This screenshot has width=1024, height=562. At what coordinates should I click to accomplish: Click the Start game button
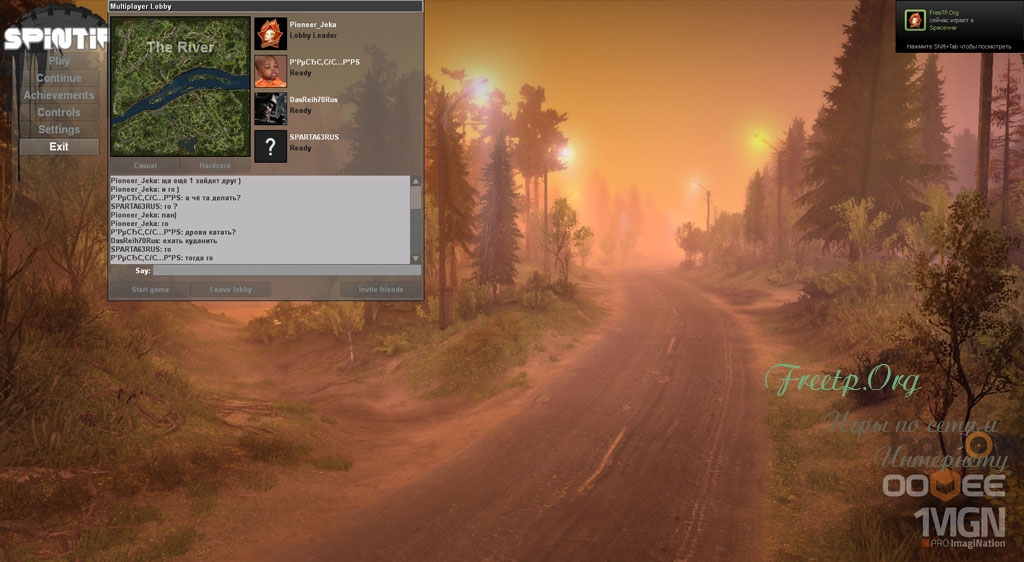tap(150, 290)
